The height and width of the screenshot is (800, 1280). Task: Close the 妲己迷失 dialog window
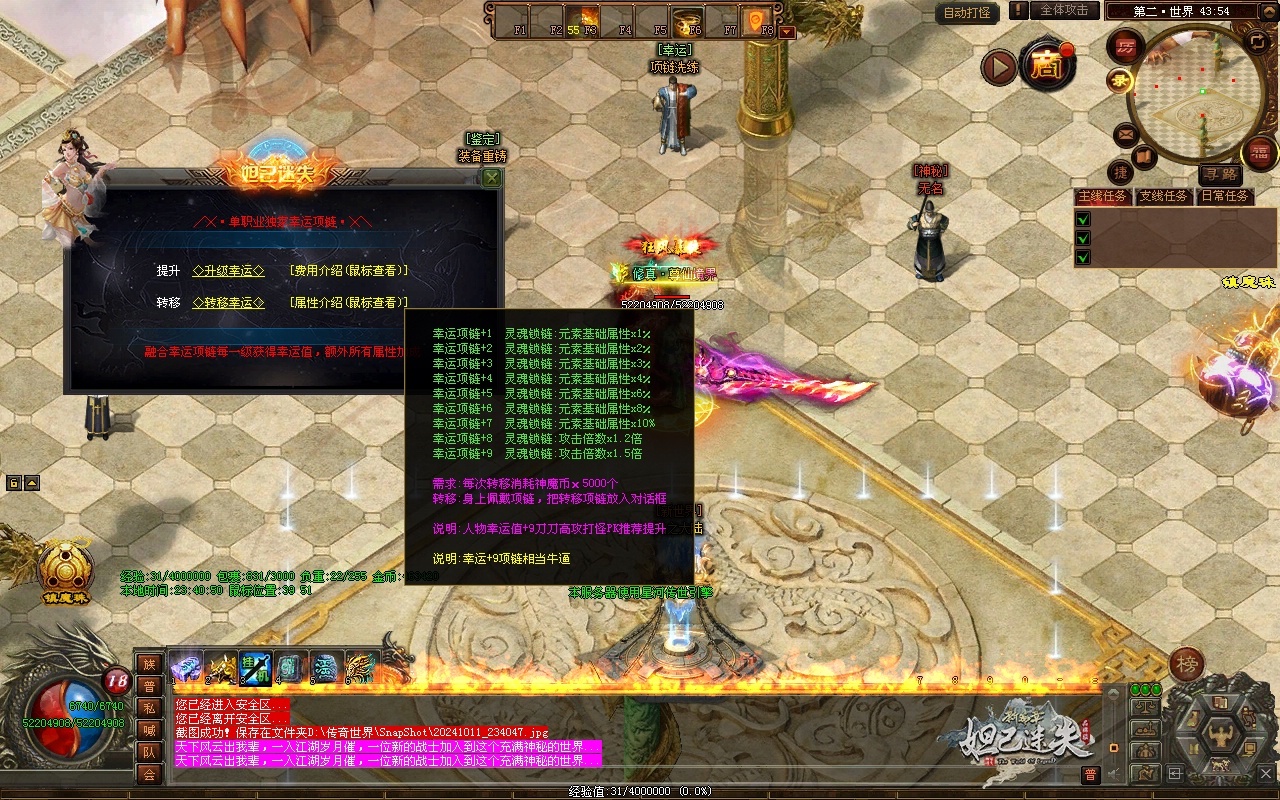[x=491, y=178]
